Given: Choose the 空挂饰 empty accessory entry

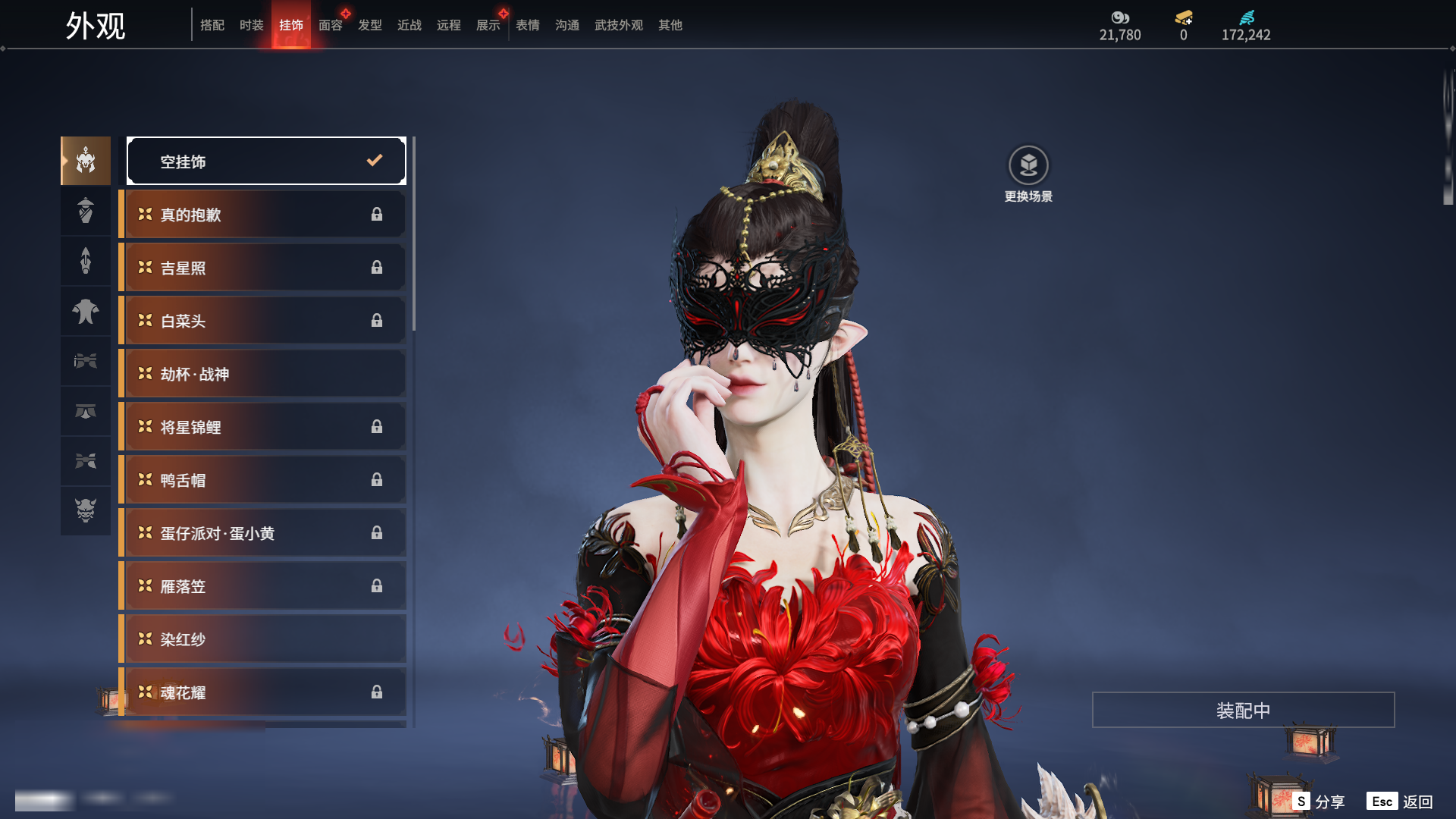Looking at the screenshot, I should coord(266,161).
